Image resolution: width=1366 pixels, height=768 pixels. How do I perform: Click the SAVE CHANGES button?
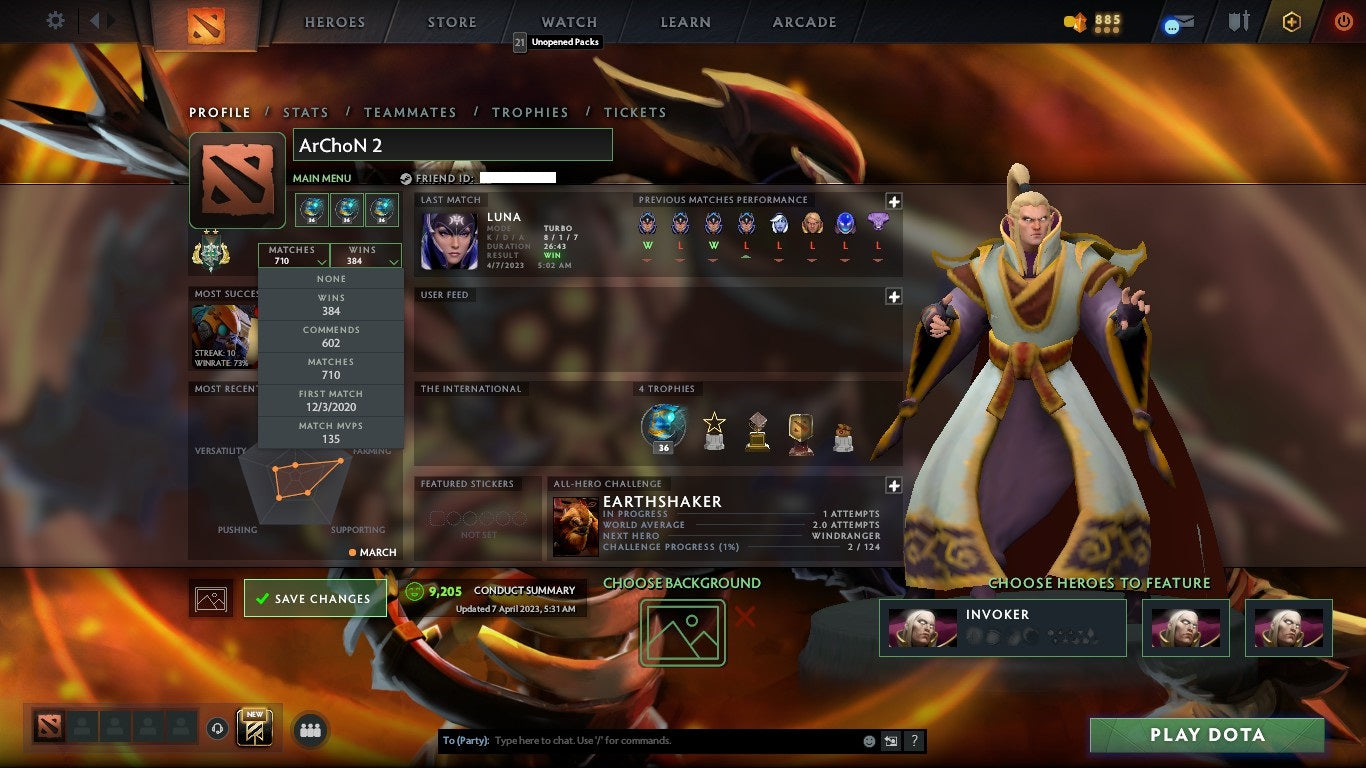click(x=315, y=597)
